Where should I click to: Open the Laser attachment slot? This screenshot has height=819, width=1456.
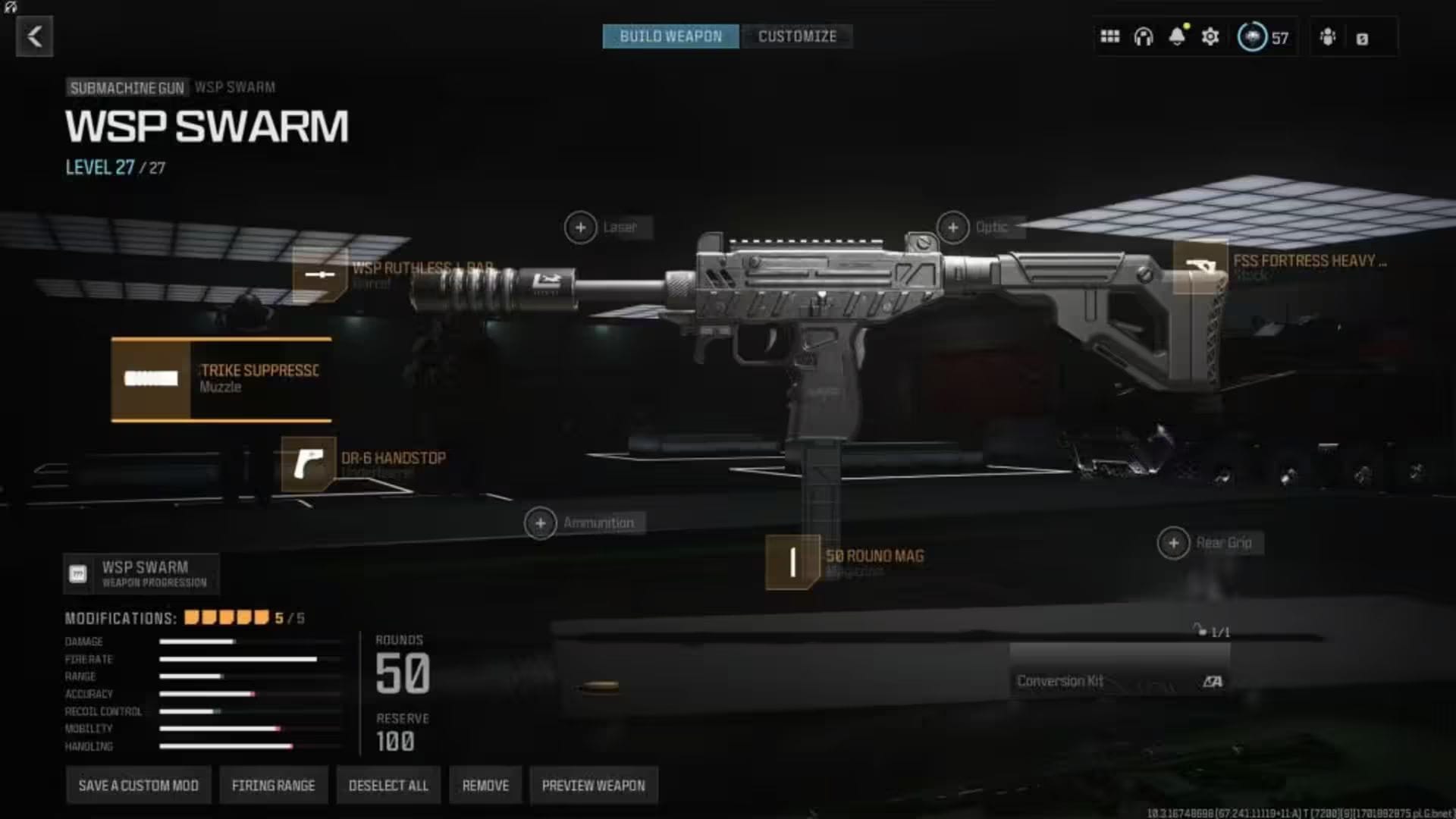(581, 227)
